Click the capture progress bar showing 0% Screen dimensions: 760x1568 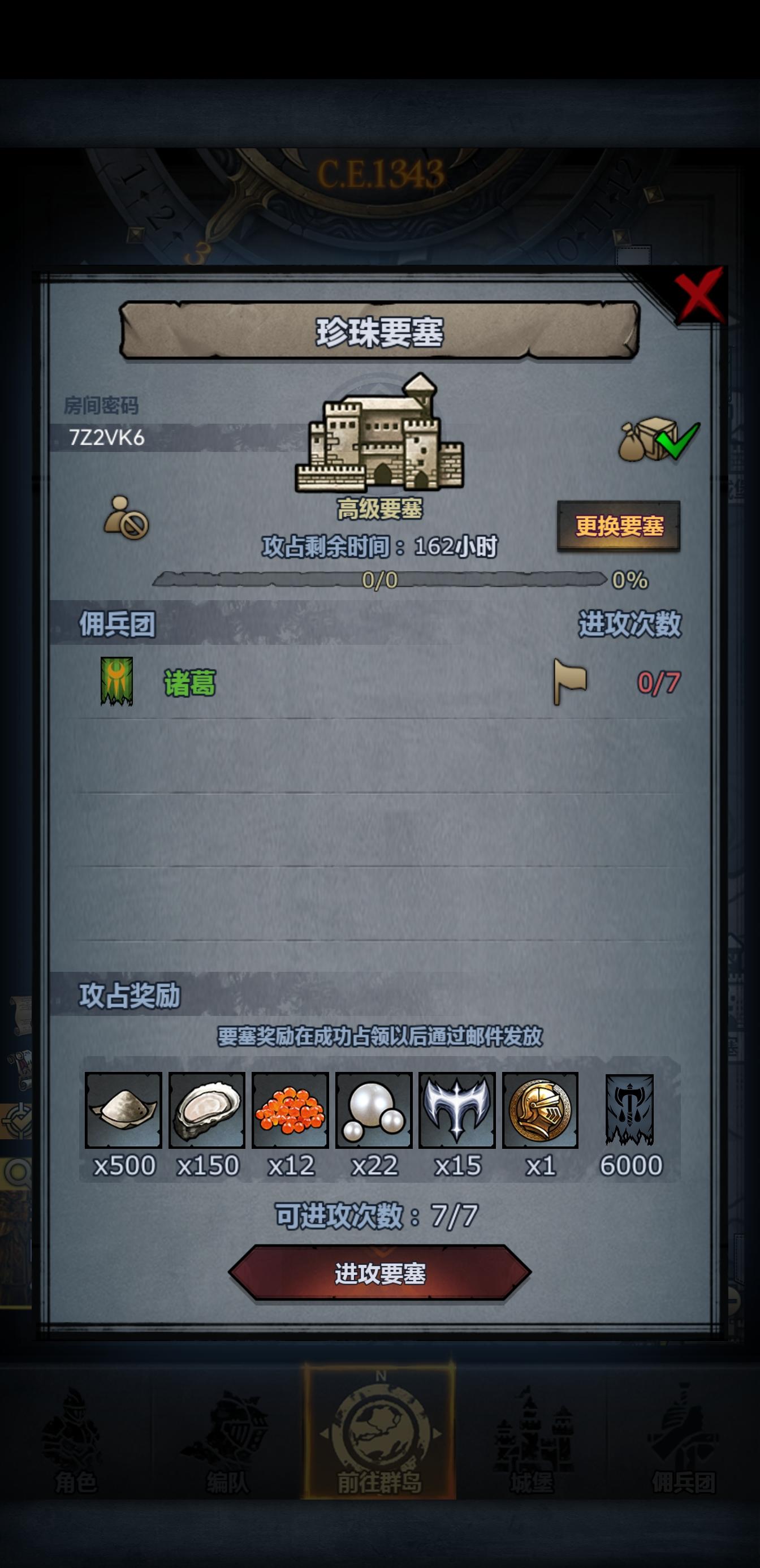[x=377, y=580]
